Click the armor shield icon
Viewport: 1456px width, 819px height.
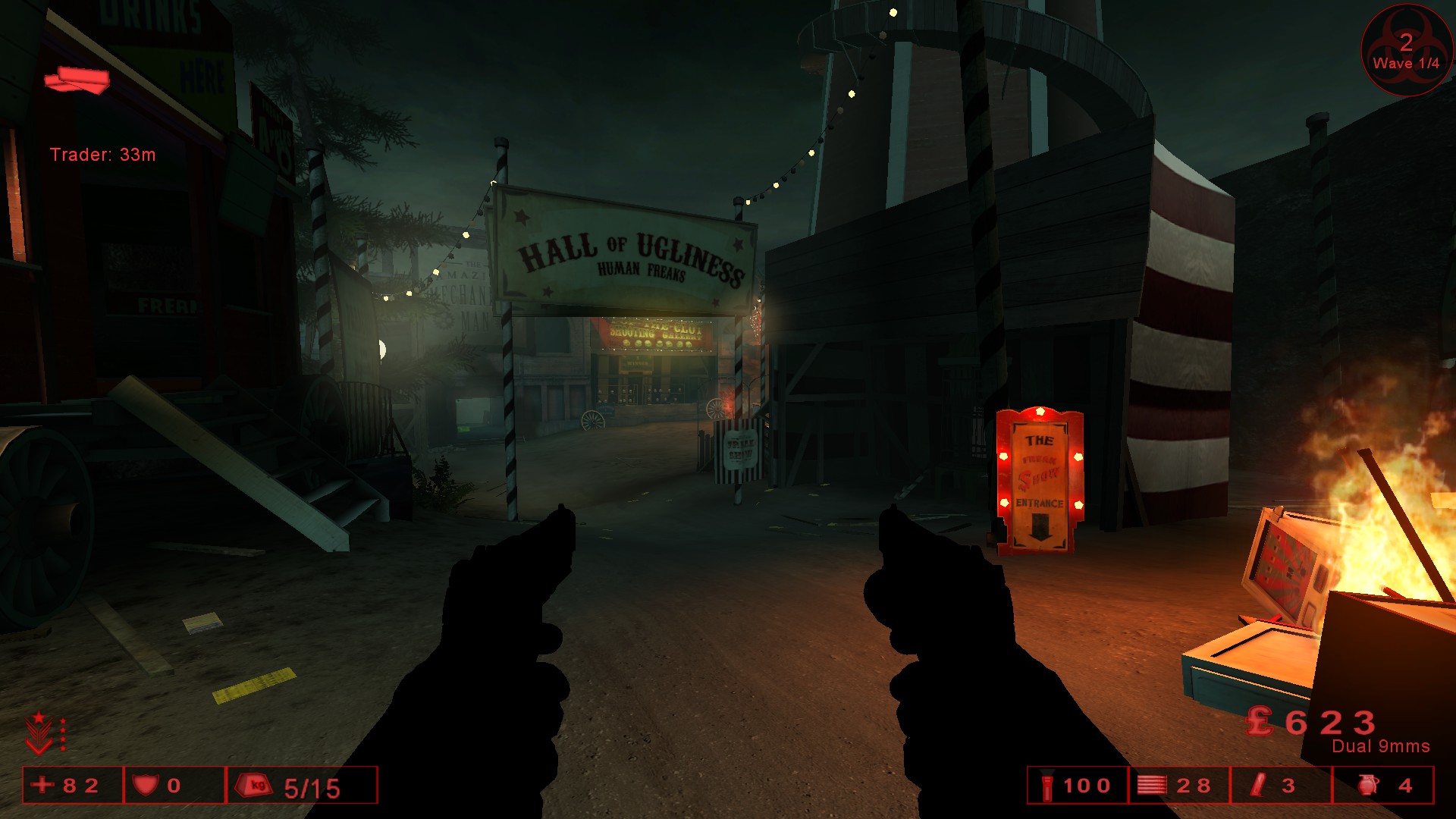coord(146,785)
